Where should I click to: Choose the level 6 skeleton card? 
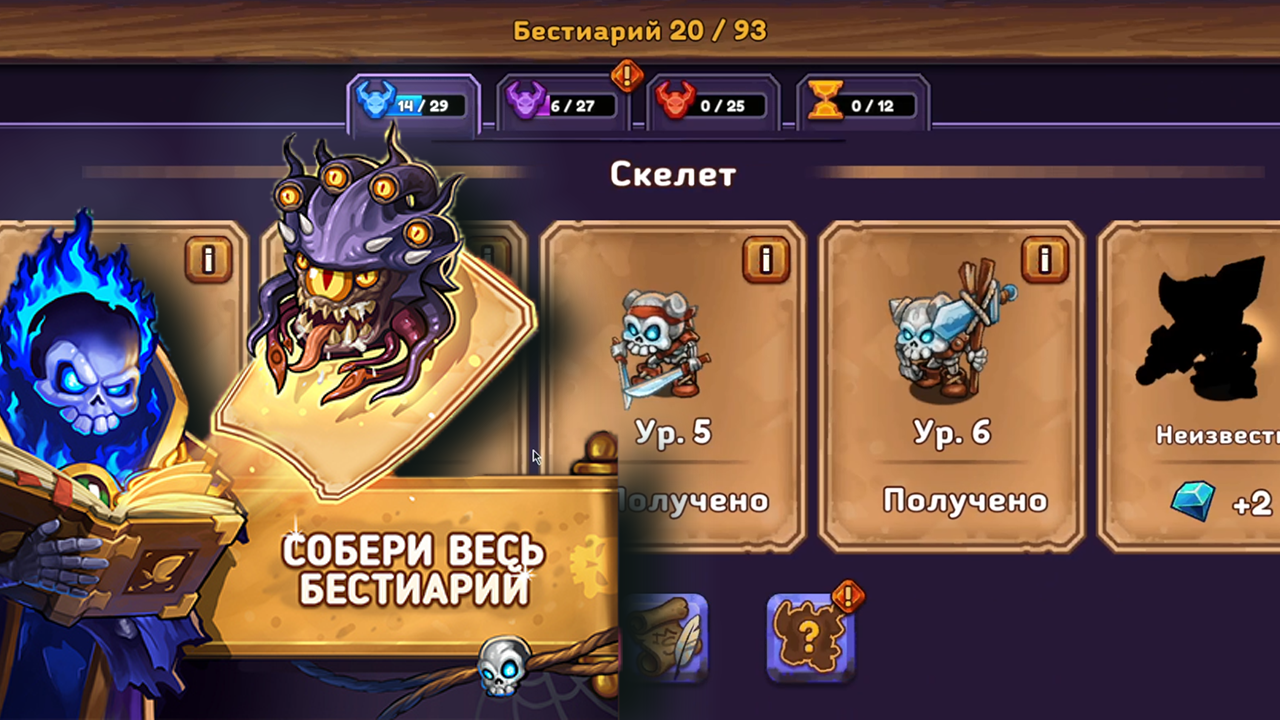pyautogui.click(x=951, y=385)
